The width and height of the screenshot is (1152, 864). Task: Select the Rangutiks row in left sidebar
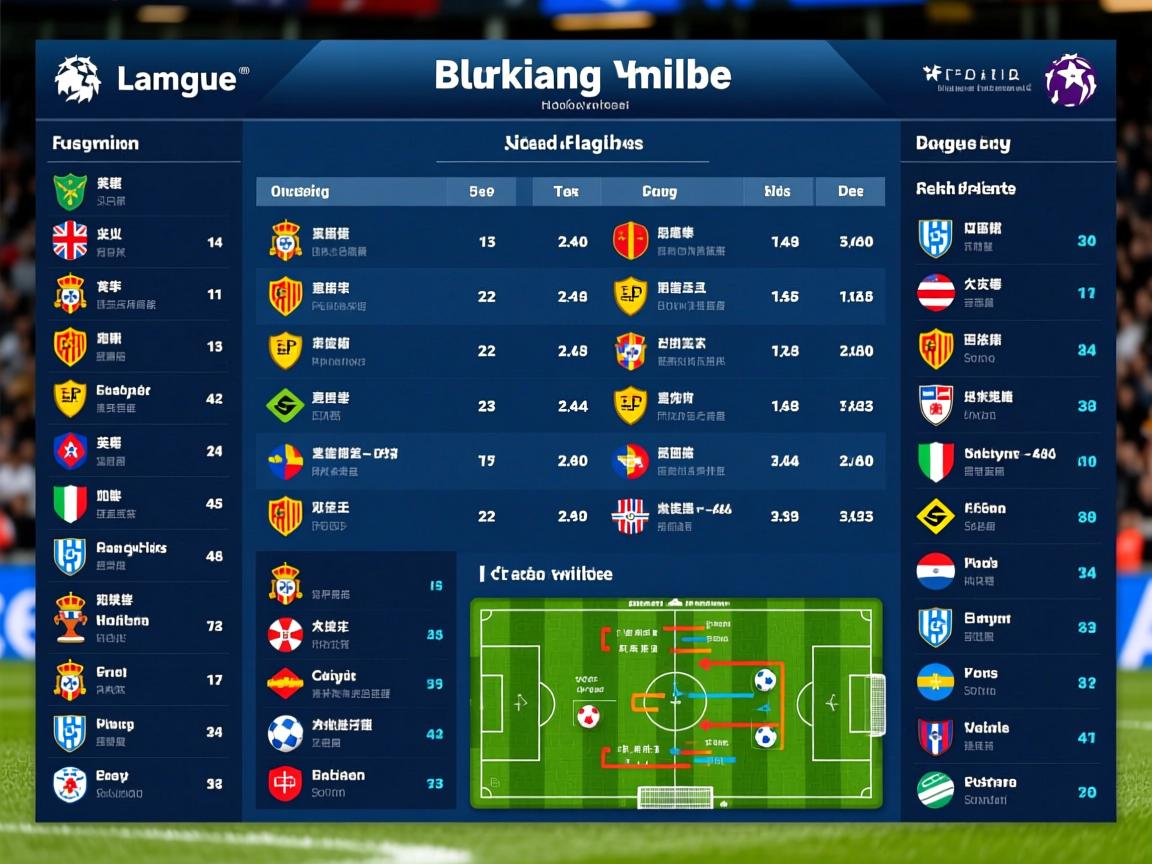click(x=137, y=556)
